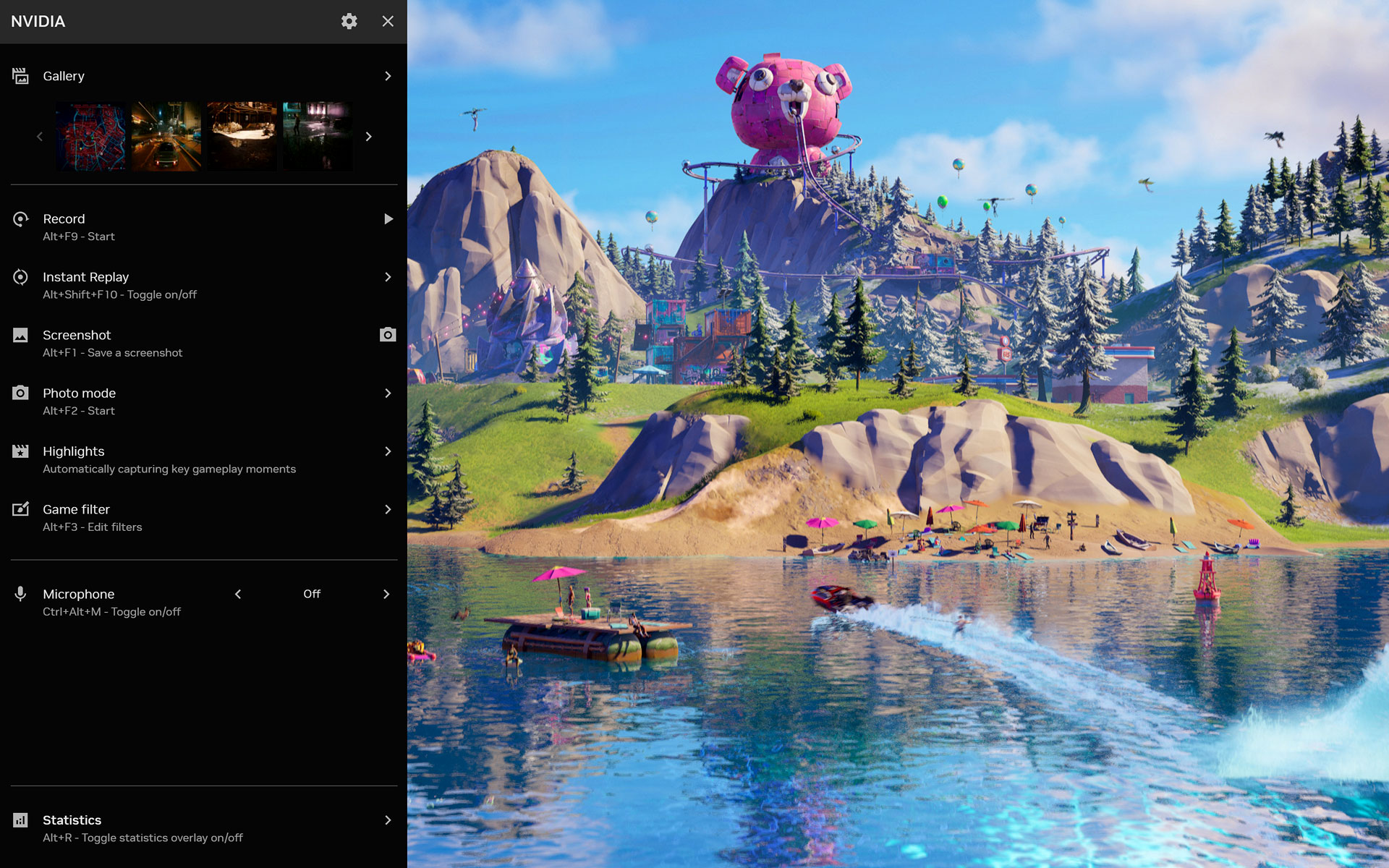
Task: Select the Record icon
Action: [x=20, y=218]
